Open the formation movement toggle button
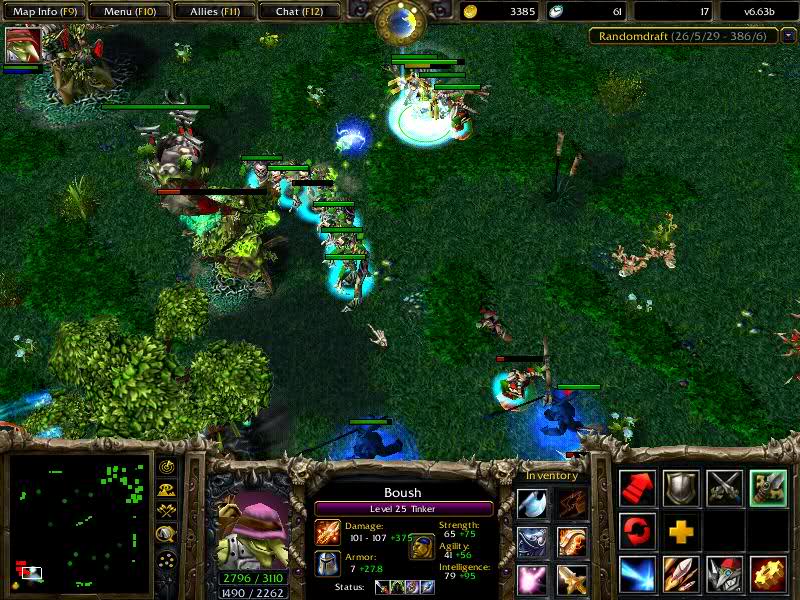The image size is (800, 600). click(167, 559)
